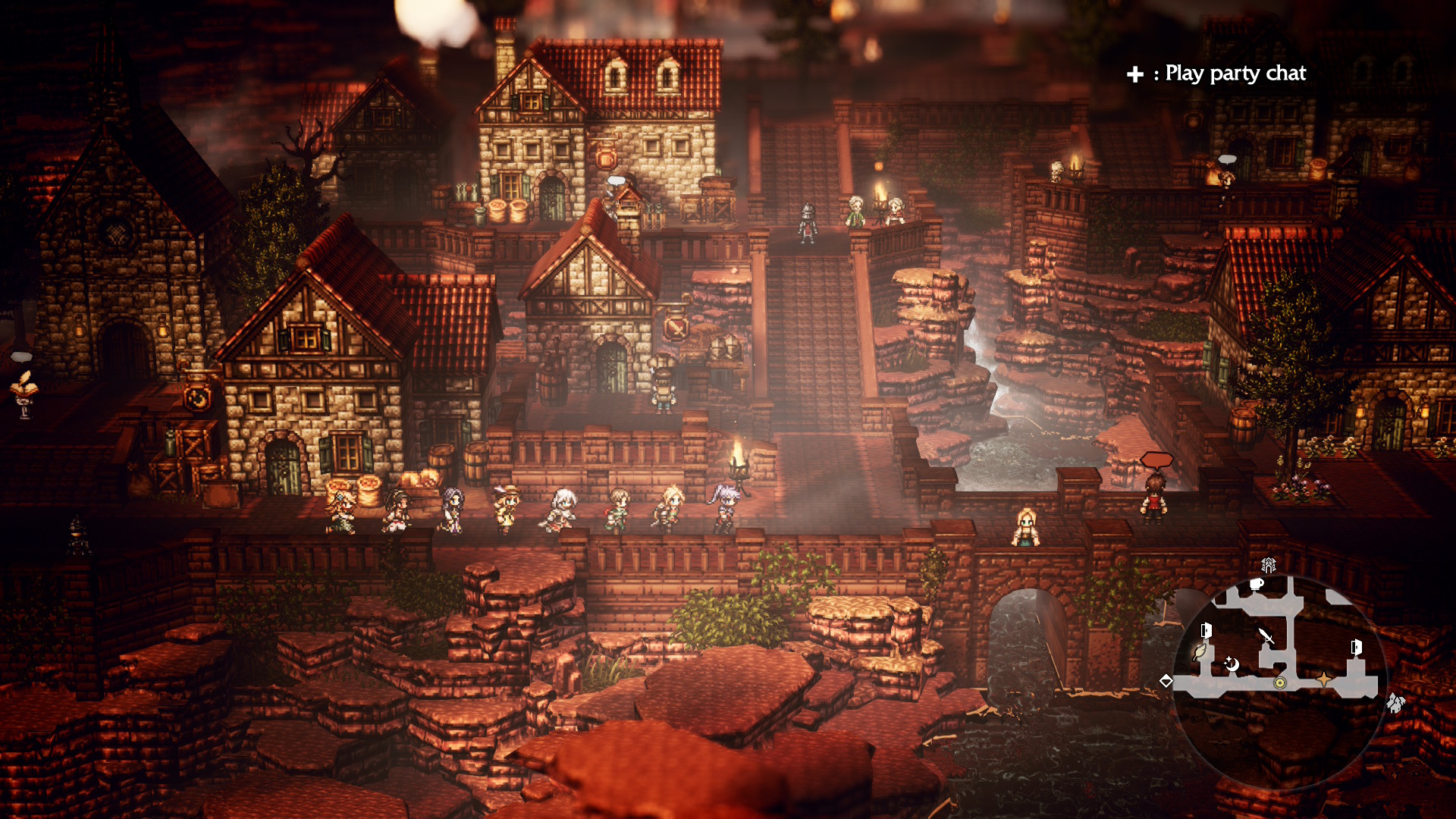Click the left white door icon on the minimap
Image resolution: width=1456 pixels, height=819 pixels.
1206,629
